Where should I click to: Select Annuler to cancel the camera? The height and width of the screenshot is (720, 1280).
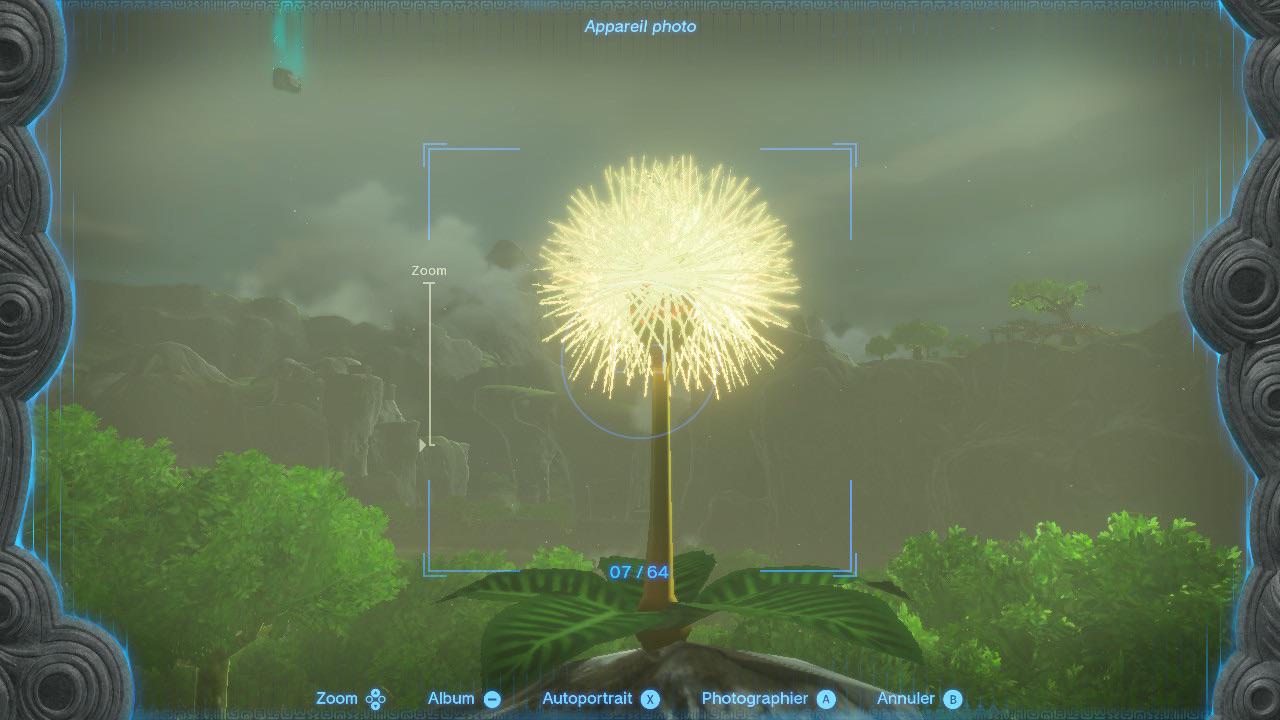click(908, 699)
